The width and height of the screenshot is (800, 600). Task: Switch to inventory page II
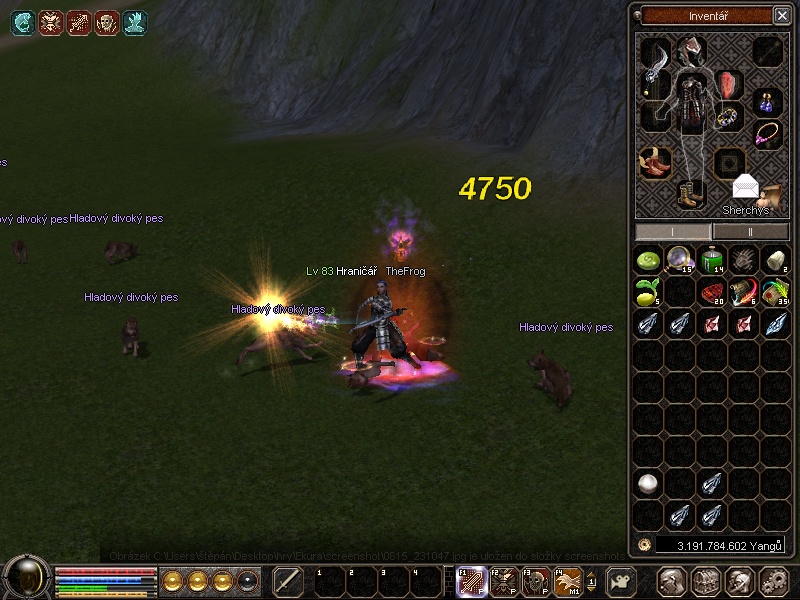pos(750,232)
